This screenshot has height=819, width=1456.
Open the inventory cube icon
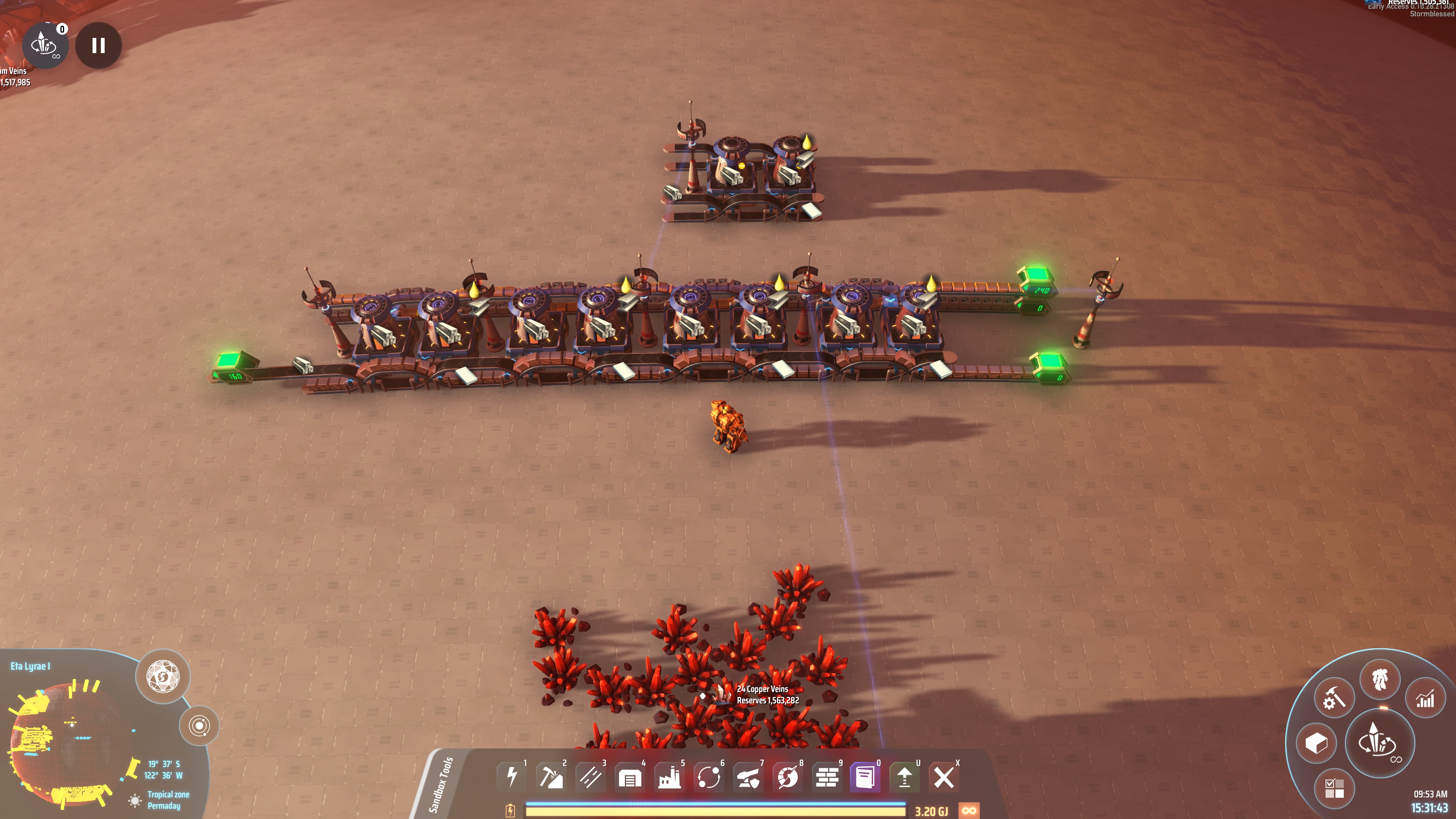pos(1316,743)
